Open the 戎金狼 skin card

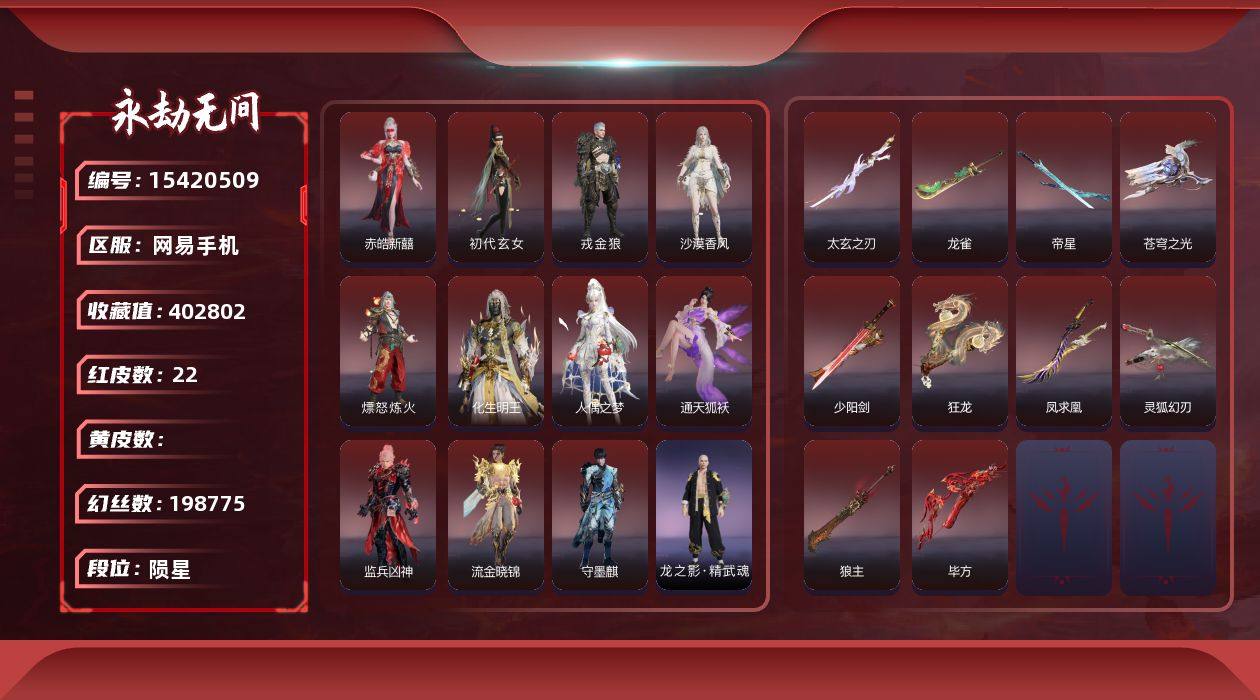coord(600,187)
